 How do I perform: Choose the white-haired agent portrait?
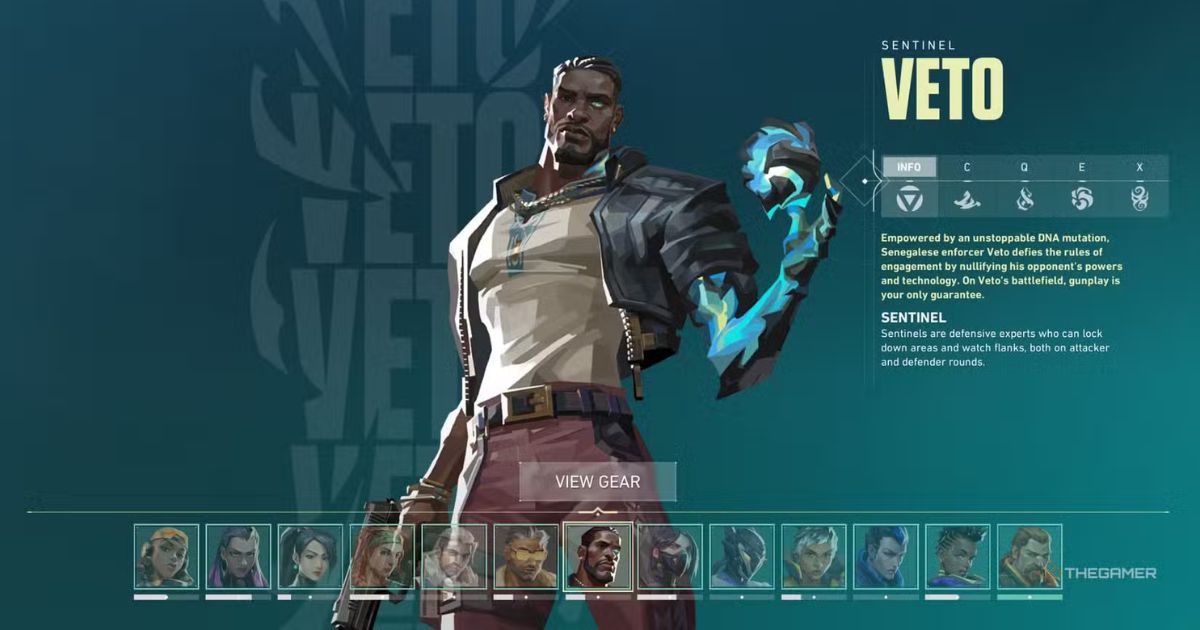814,556
